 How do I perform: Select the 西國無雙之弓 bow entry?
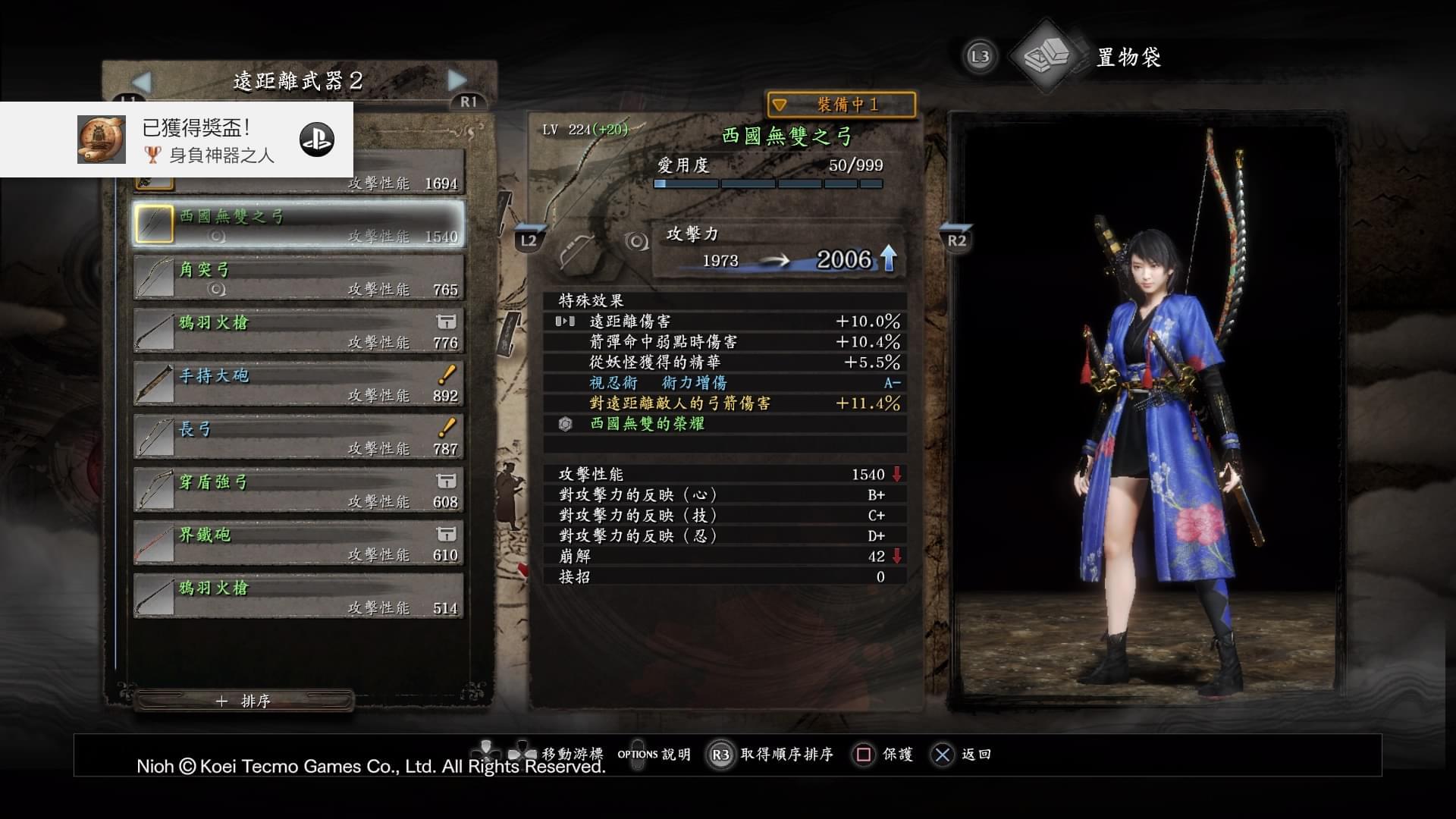pos(299,225)
